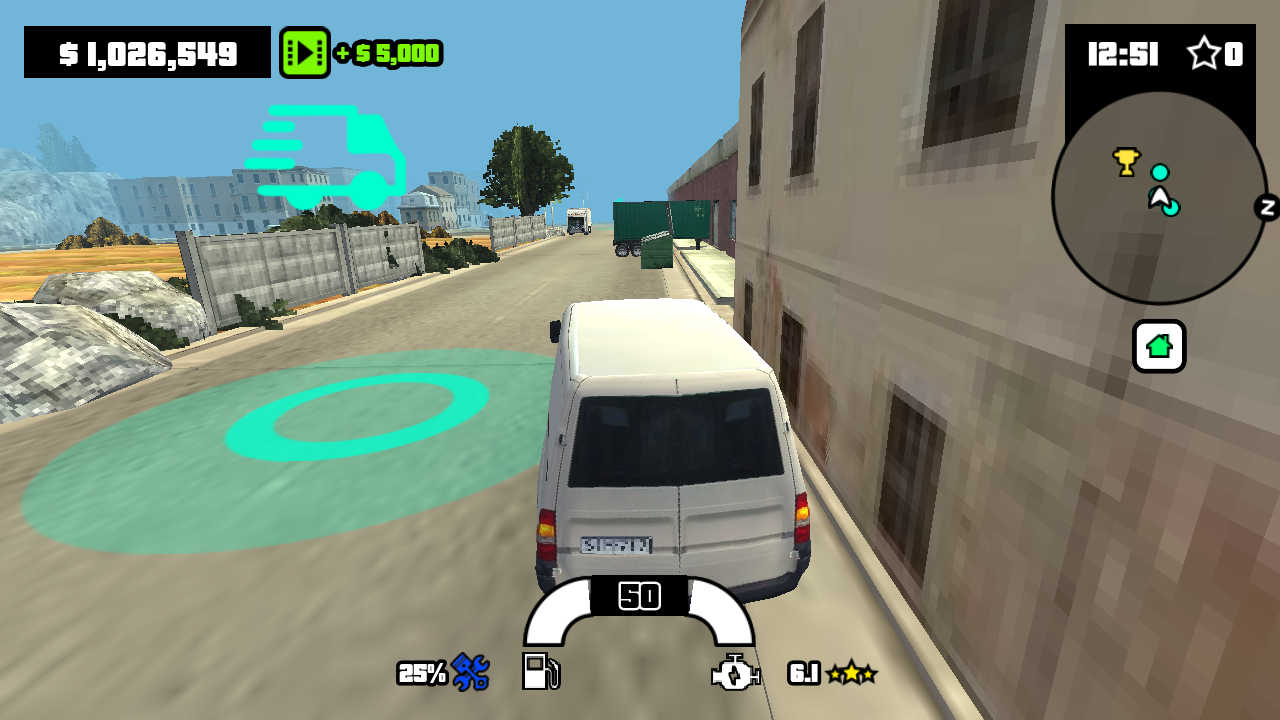The image size is (1280, 720).
Task: Tap the wanted level star icon
Action: click(x=1206, y=55)
